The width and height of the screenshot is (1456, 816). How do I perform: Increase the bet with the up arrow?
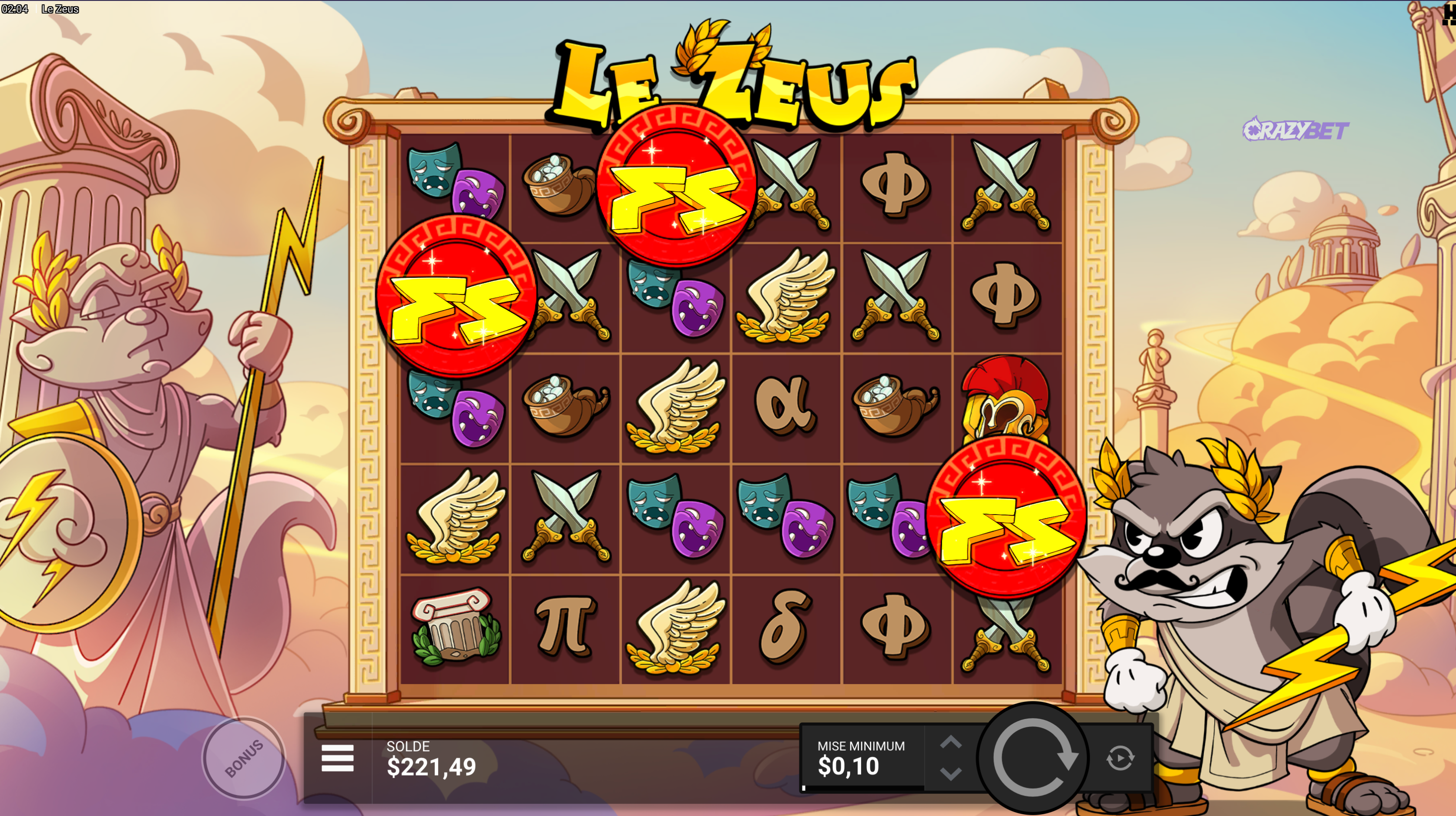coord(951,742)
